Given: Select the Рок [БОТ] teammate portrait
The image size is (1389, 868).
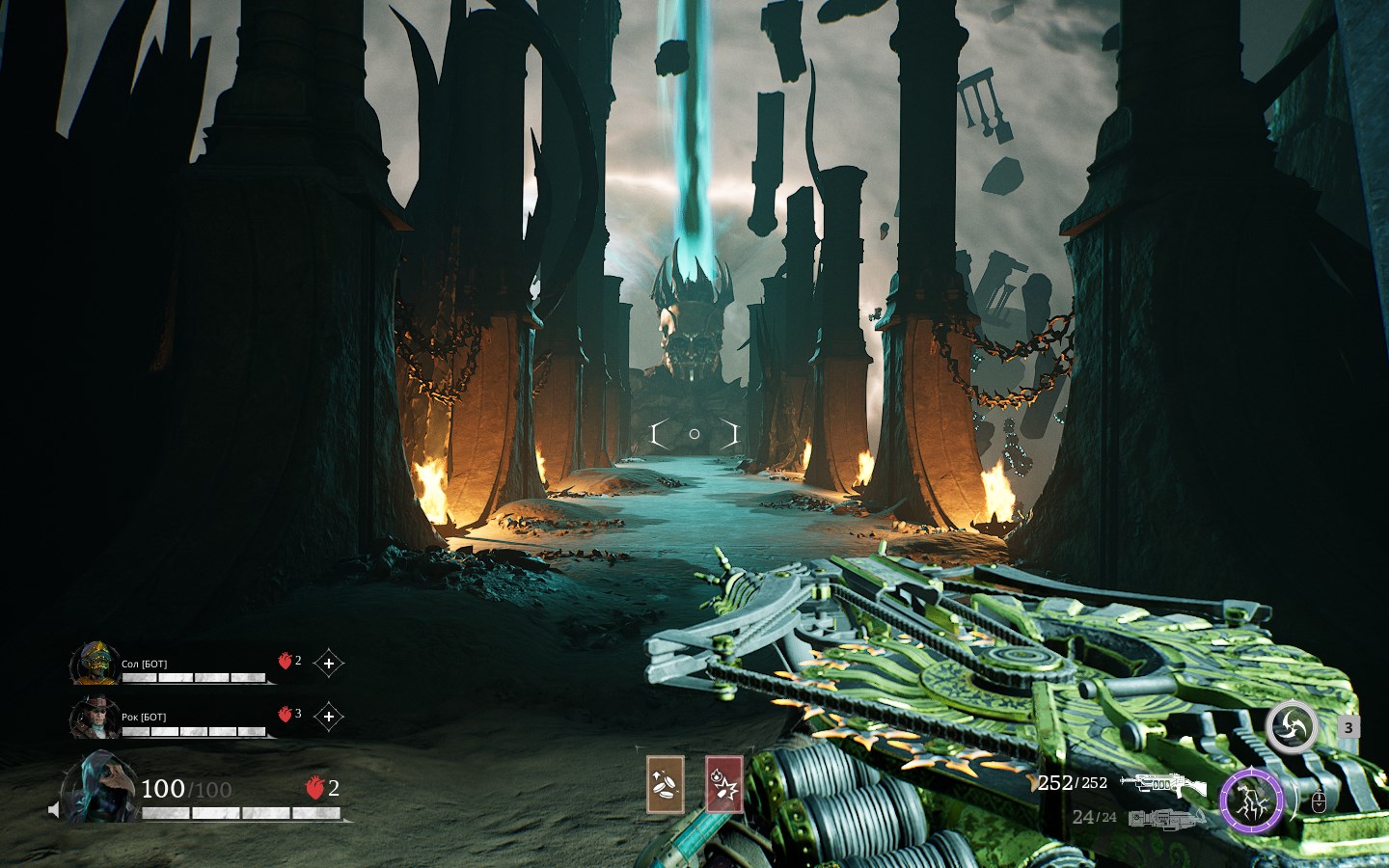Looking at the screenshot, I should [x=95, y=718].
